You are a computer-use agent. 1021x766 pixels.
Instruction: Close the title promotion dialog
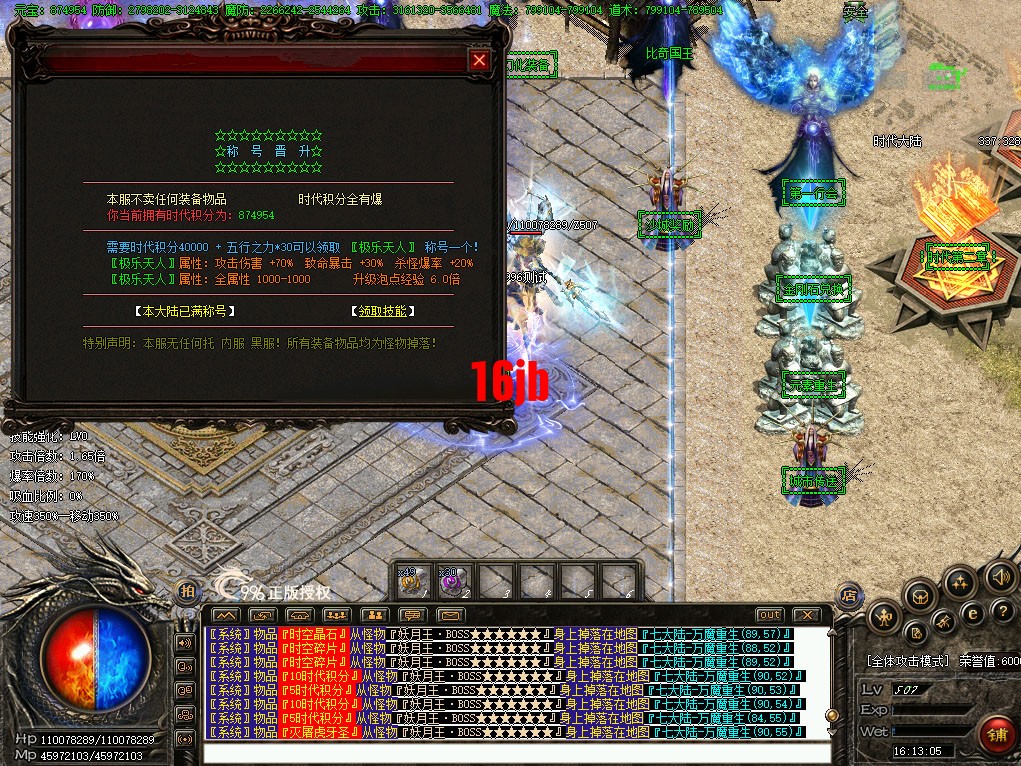pos(480,60)
